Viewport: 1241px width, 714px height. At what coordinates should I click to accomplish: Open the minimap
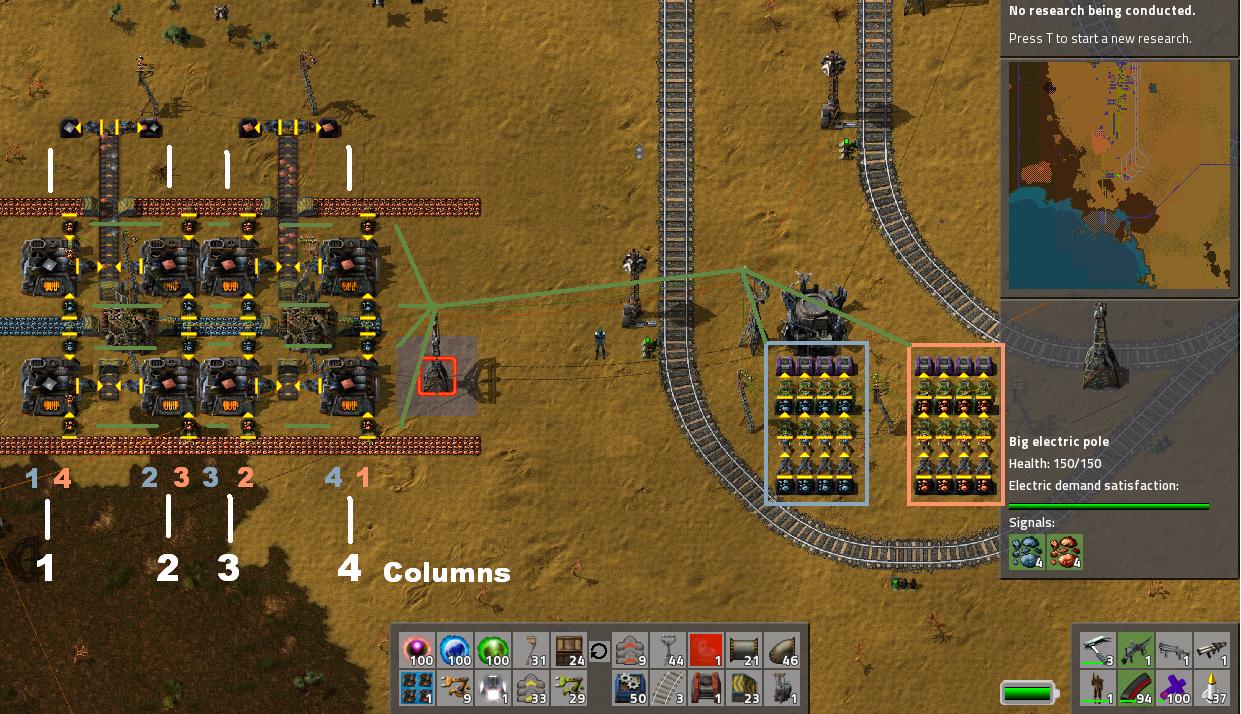pos(1119,175)
